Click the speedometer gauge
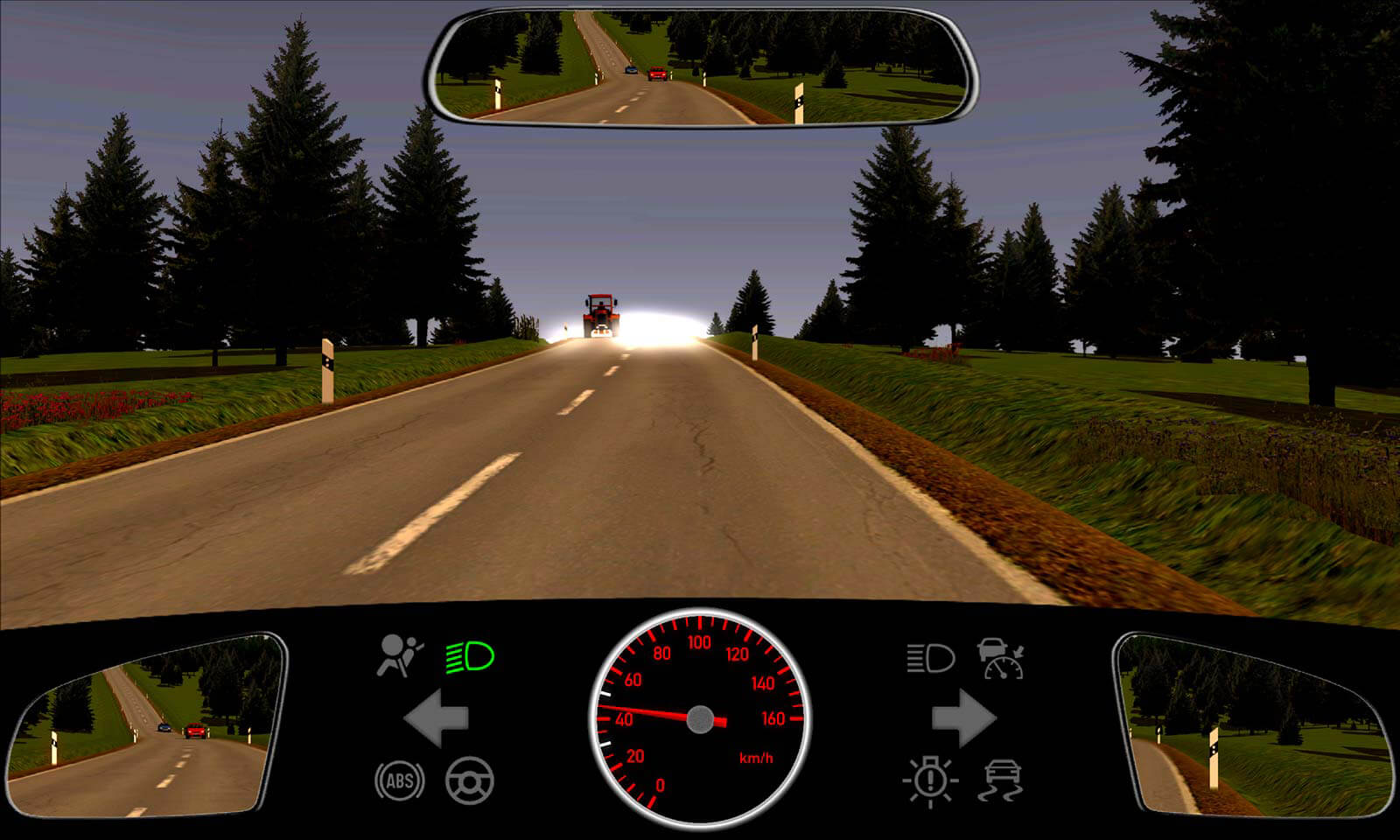 700,719
